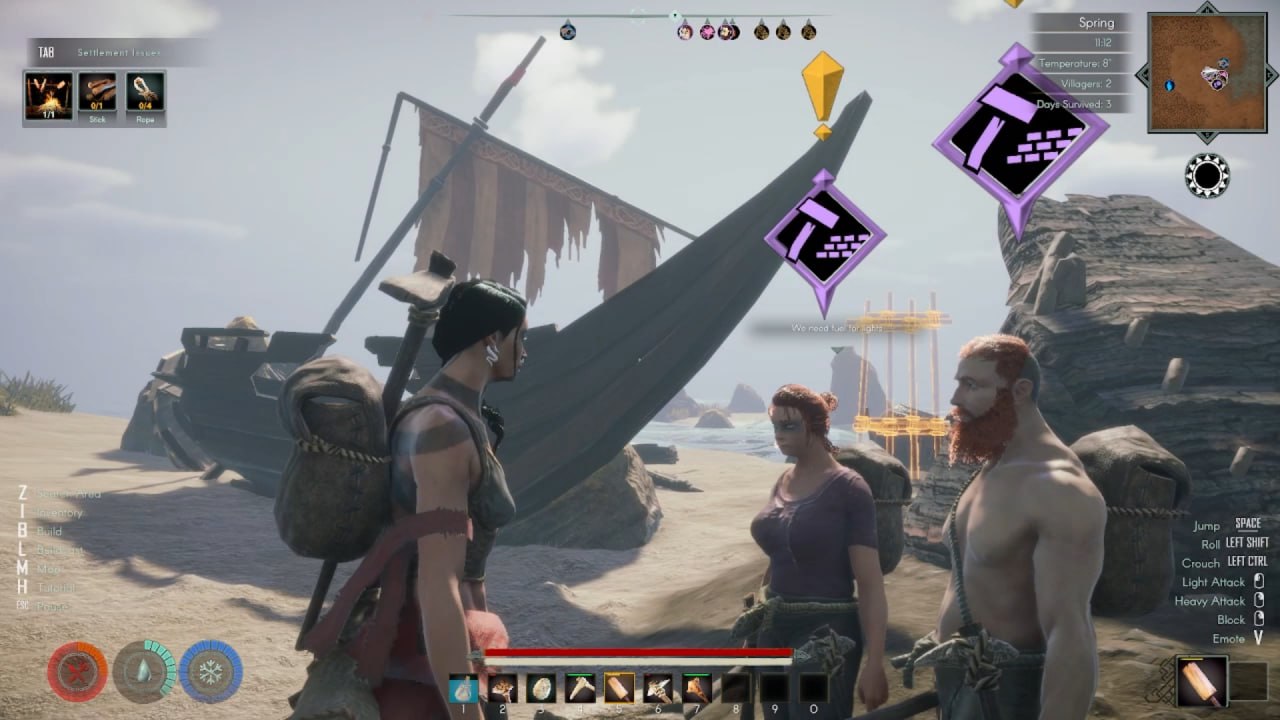
Task: Select the waterskin in hotbar slot 1
Action: point(464,688)
